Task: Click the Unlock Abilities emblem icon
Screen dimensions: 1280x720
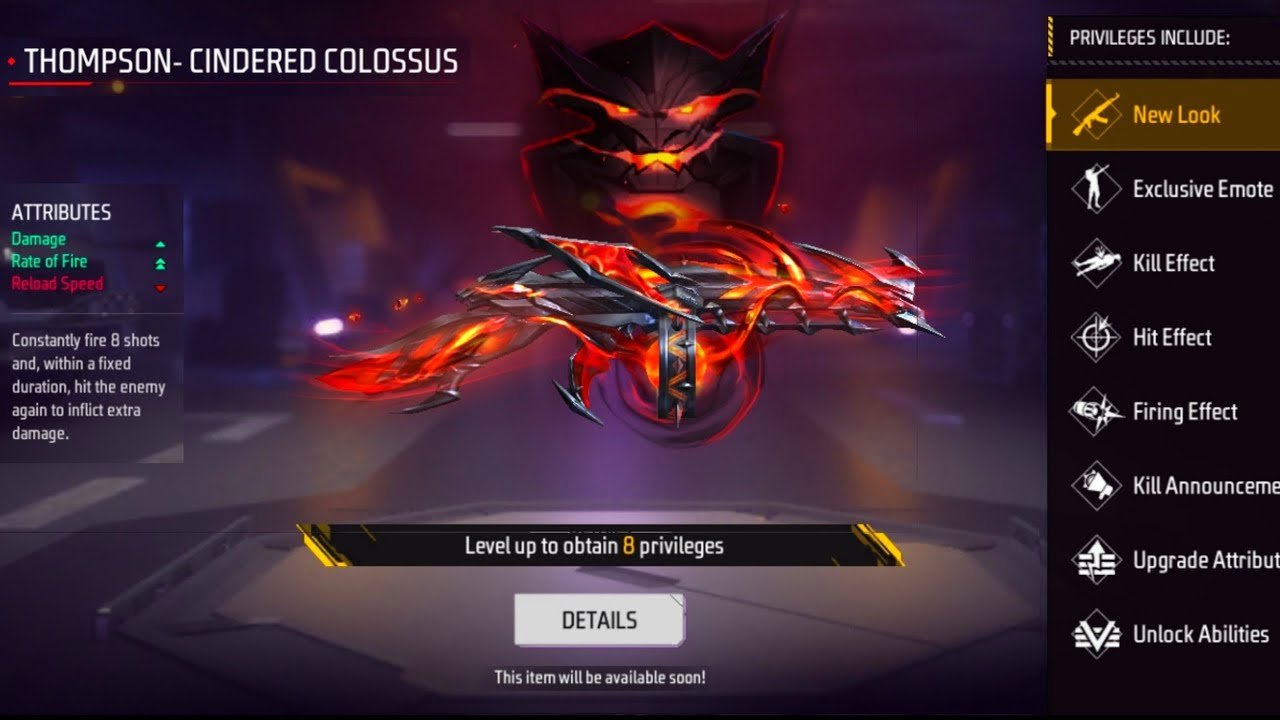Action: click(1096, 634)
